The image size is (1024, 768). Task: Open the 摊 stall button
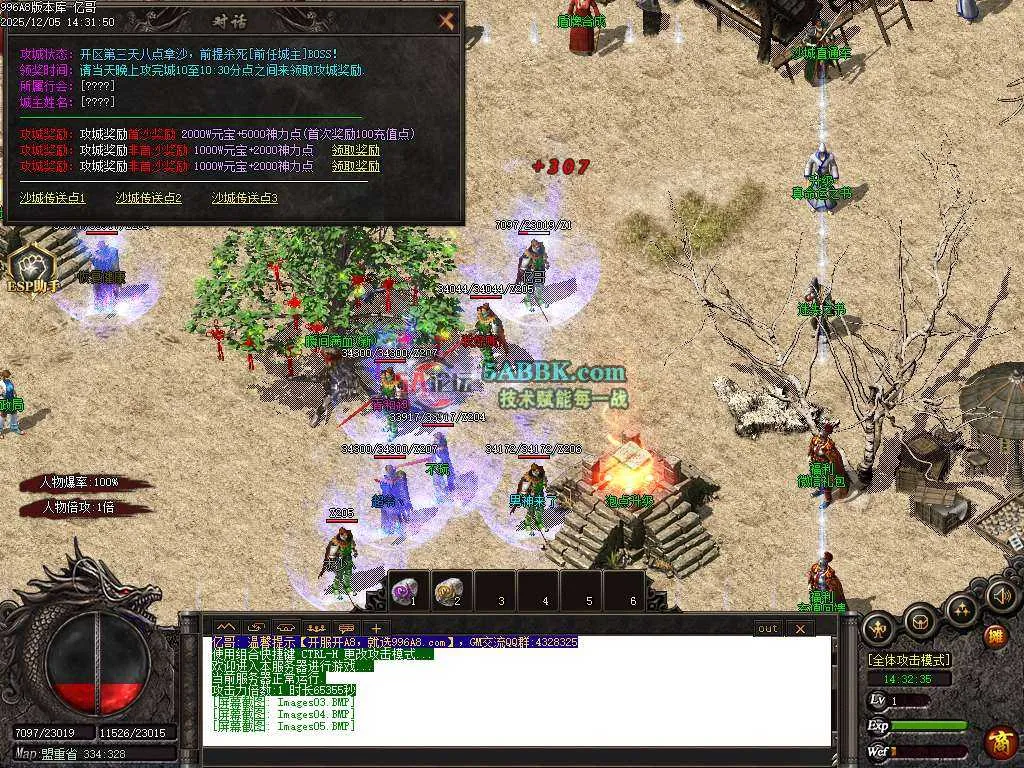(x=995, y=634)
